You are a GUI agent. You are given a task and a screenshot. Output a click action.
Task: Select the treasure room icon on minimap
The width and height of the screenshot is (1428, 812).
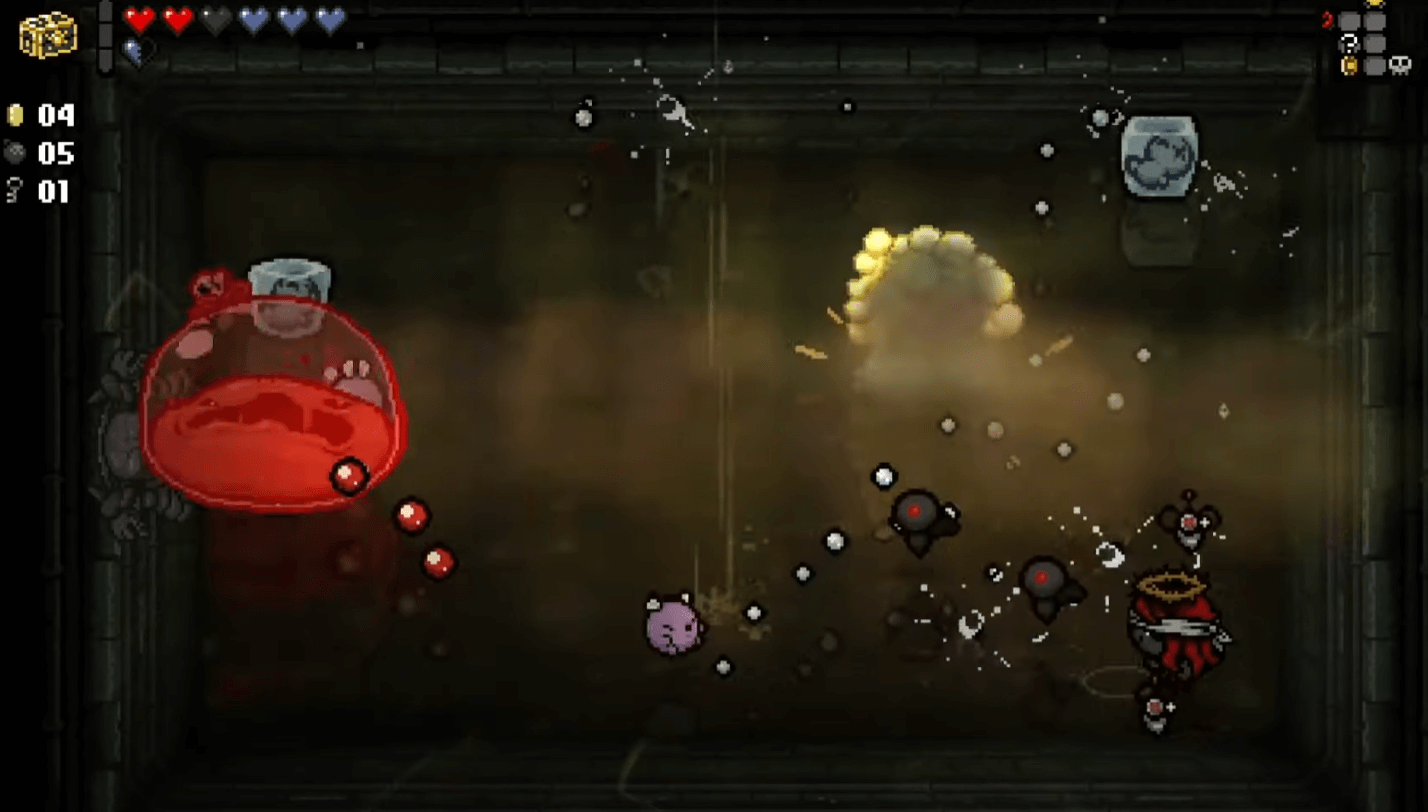click(x=1351, y=66)
